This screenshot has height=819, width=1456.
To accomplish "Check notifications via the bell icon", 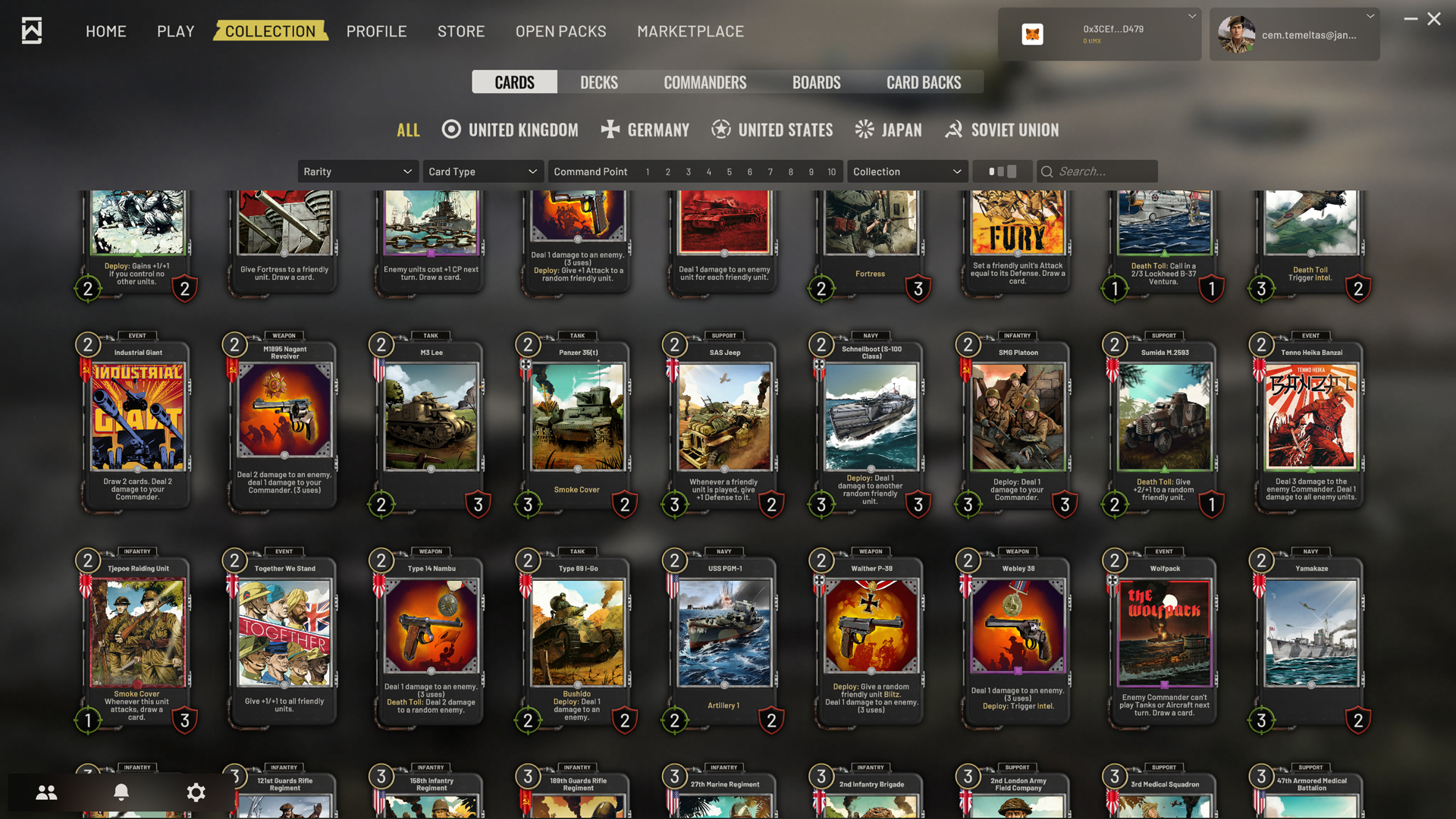I will point(121,792).
